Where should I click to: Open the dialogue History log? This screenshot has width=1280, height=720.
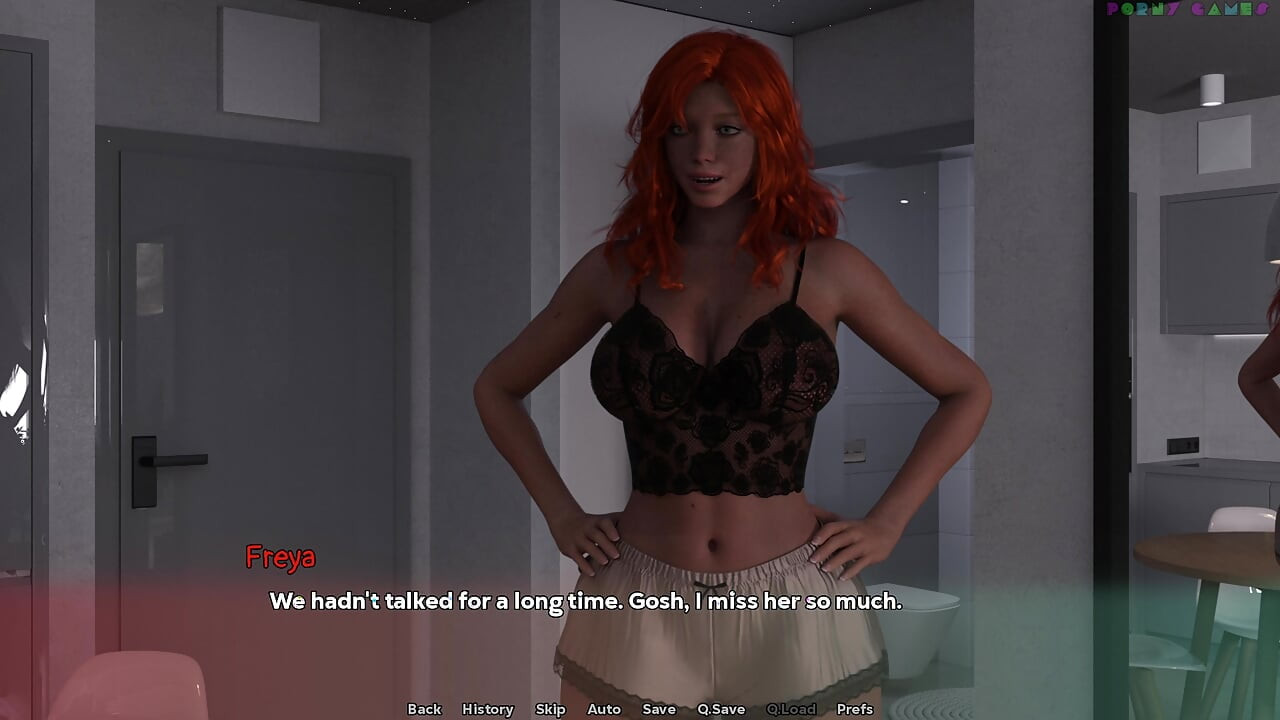coord(487,709)
